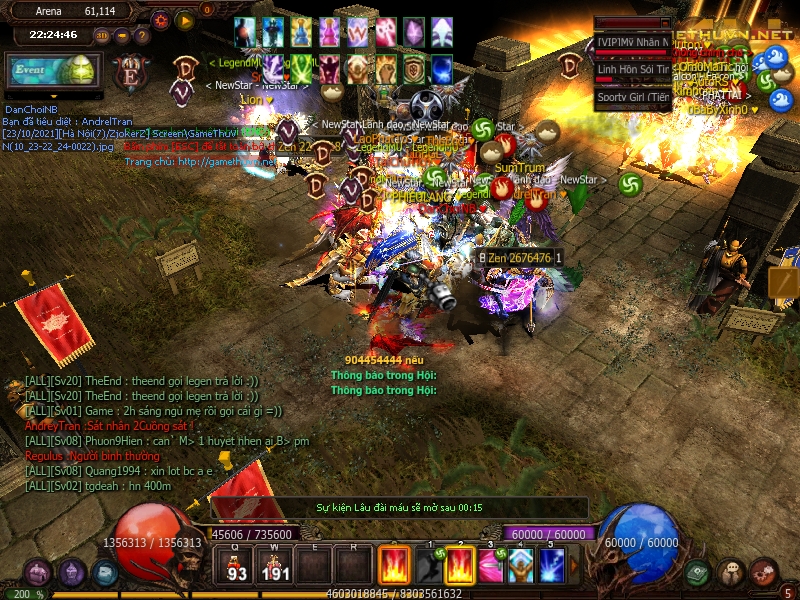The image size is (800, 600).
Task: Activate the pink lips skill in slot 3
Action: point(490,566)
